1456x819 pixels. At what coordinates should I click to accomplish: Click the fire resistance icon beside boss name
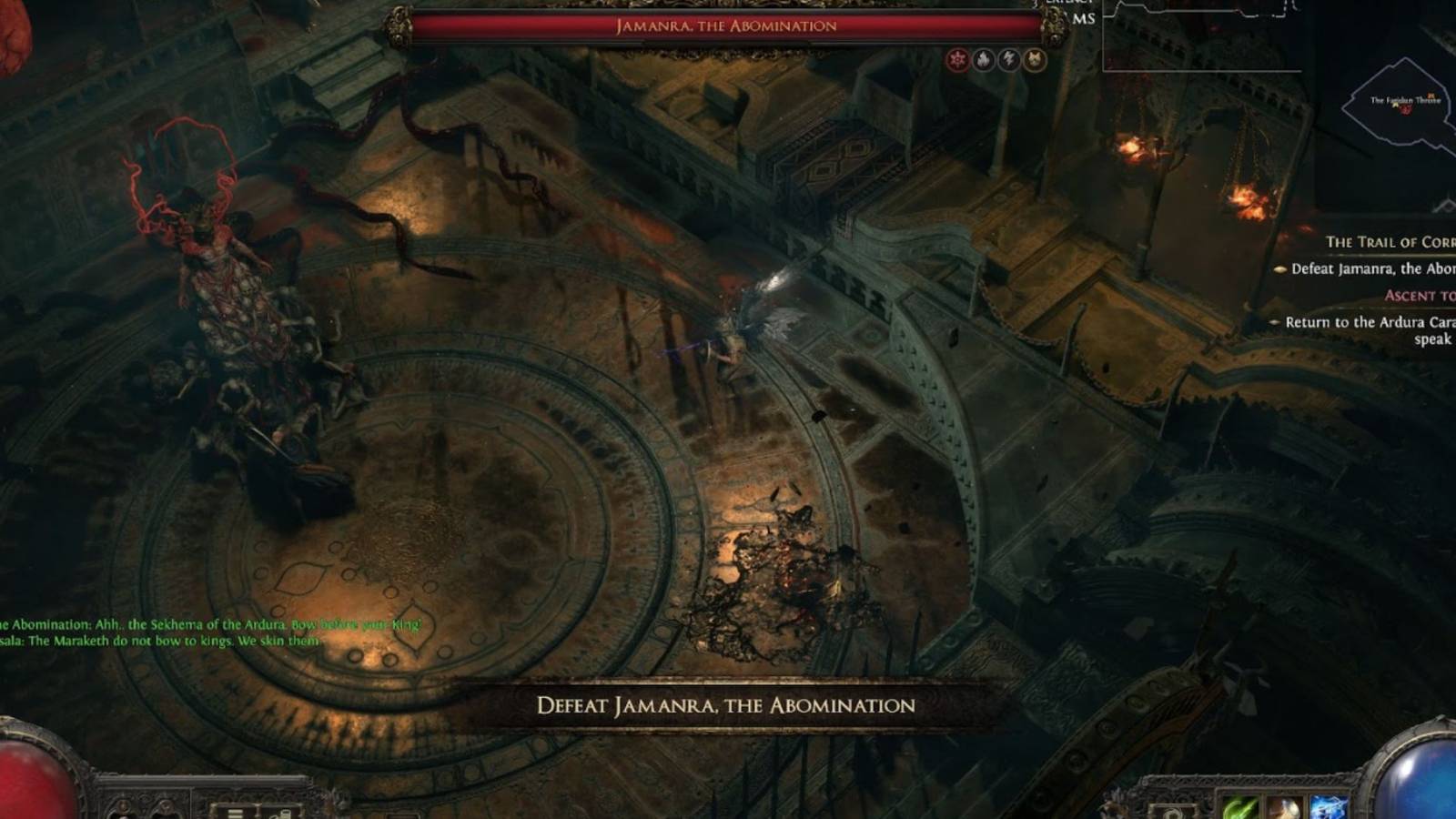coord(984,59)
